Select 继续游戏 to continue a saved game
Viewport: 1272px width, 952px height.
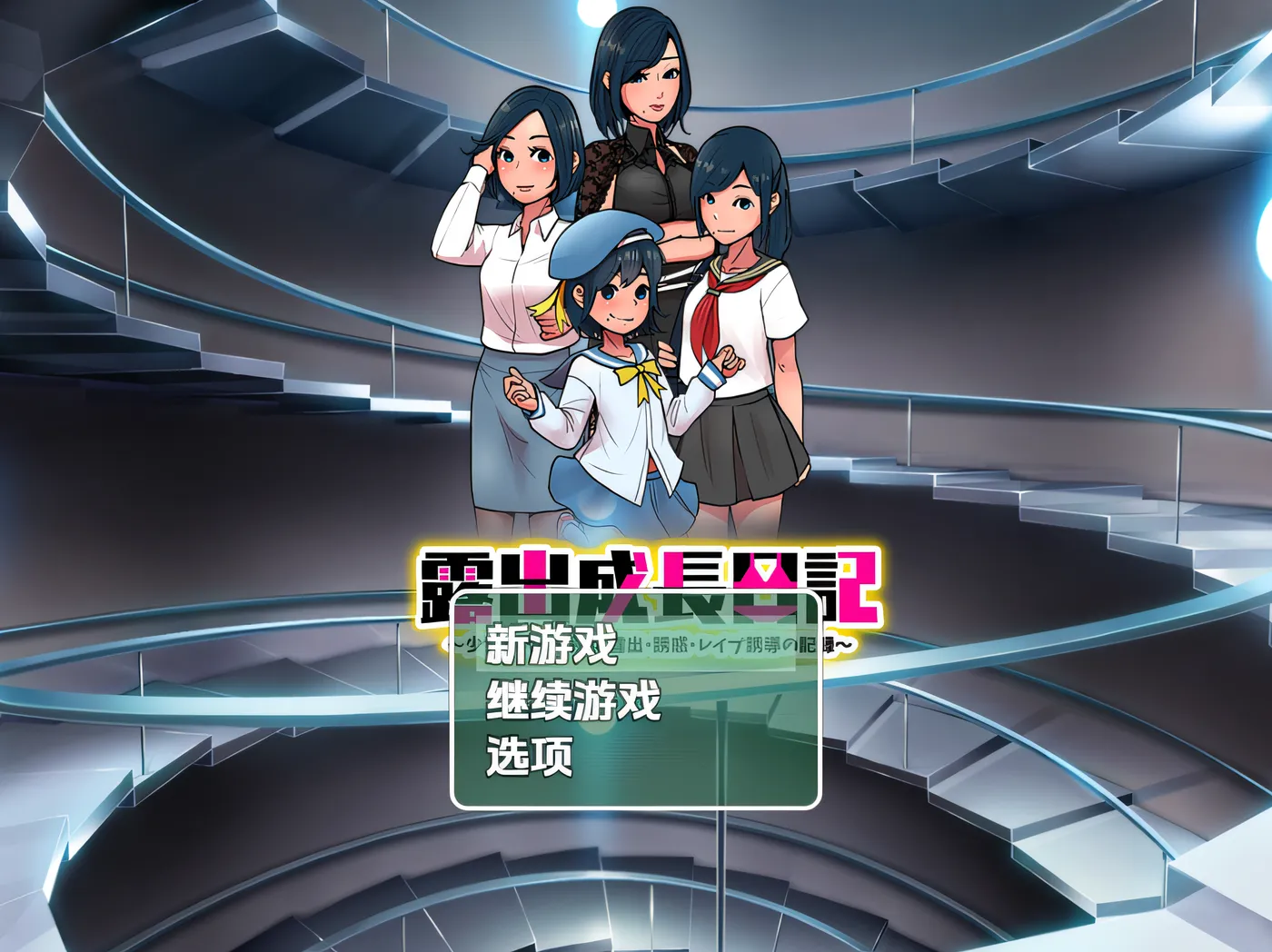[571, 701]
